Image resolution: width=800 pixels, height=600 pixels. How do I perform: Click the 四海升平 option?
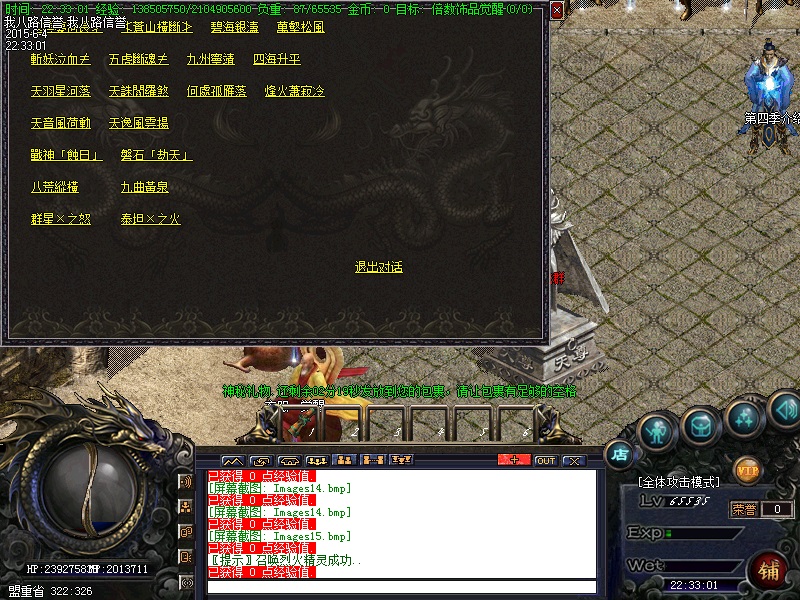tap(276, 59)
